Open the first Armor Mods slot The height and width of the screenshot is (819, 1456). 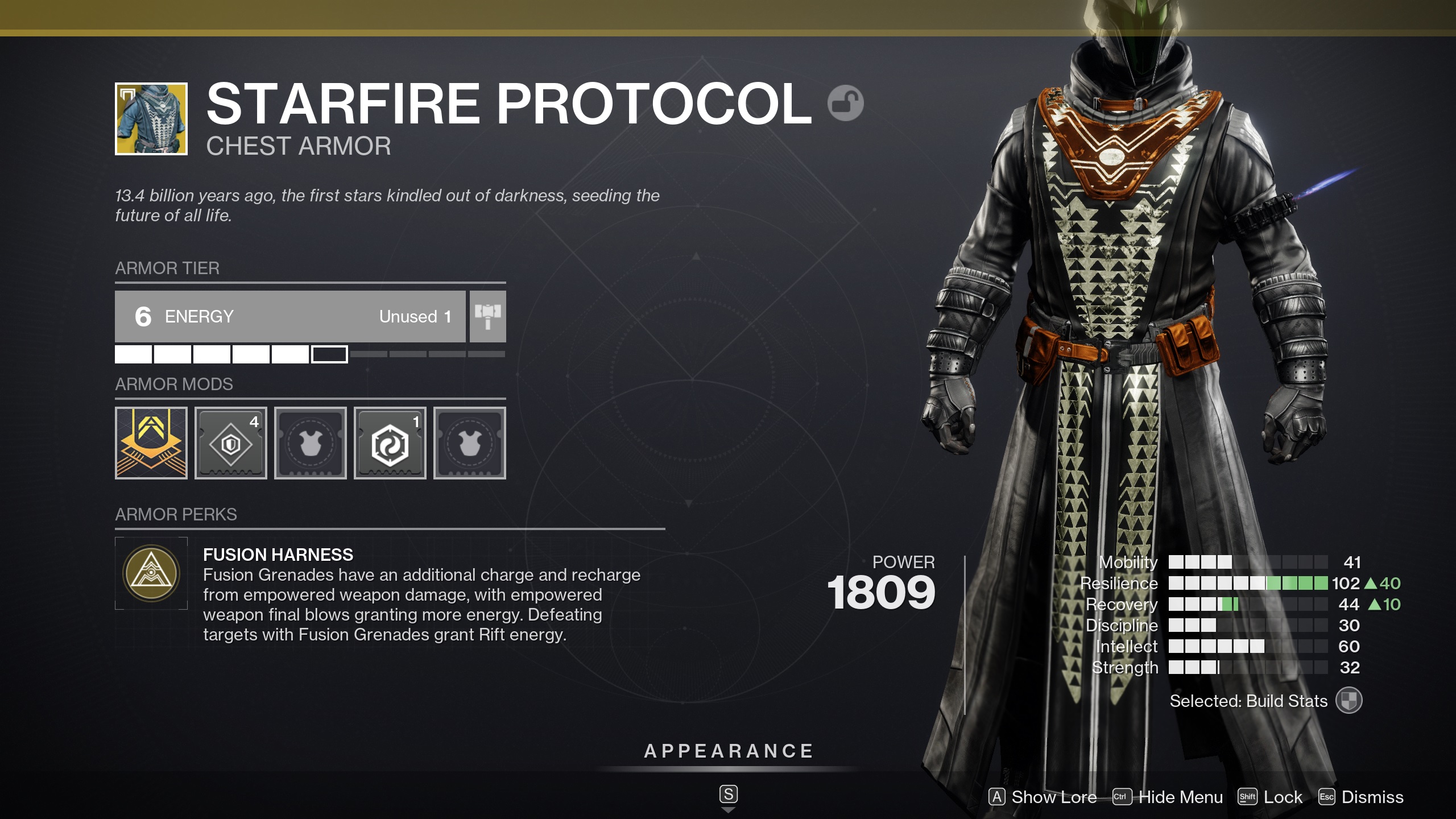pyautogui.click(x=151, y=443)
